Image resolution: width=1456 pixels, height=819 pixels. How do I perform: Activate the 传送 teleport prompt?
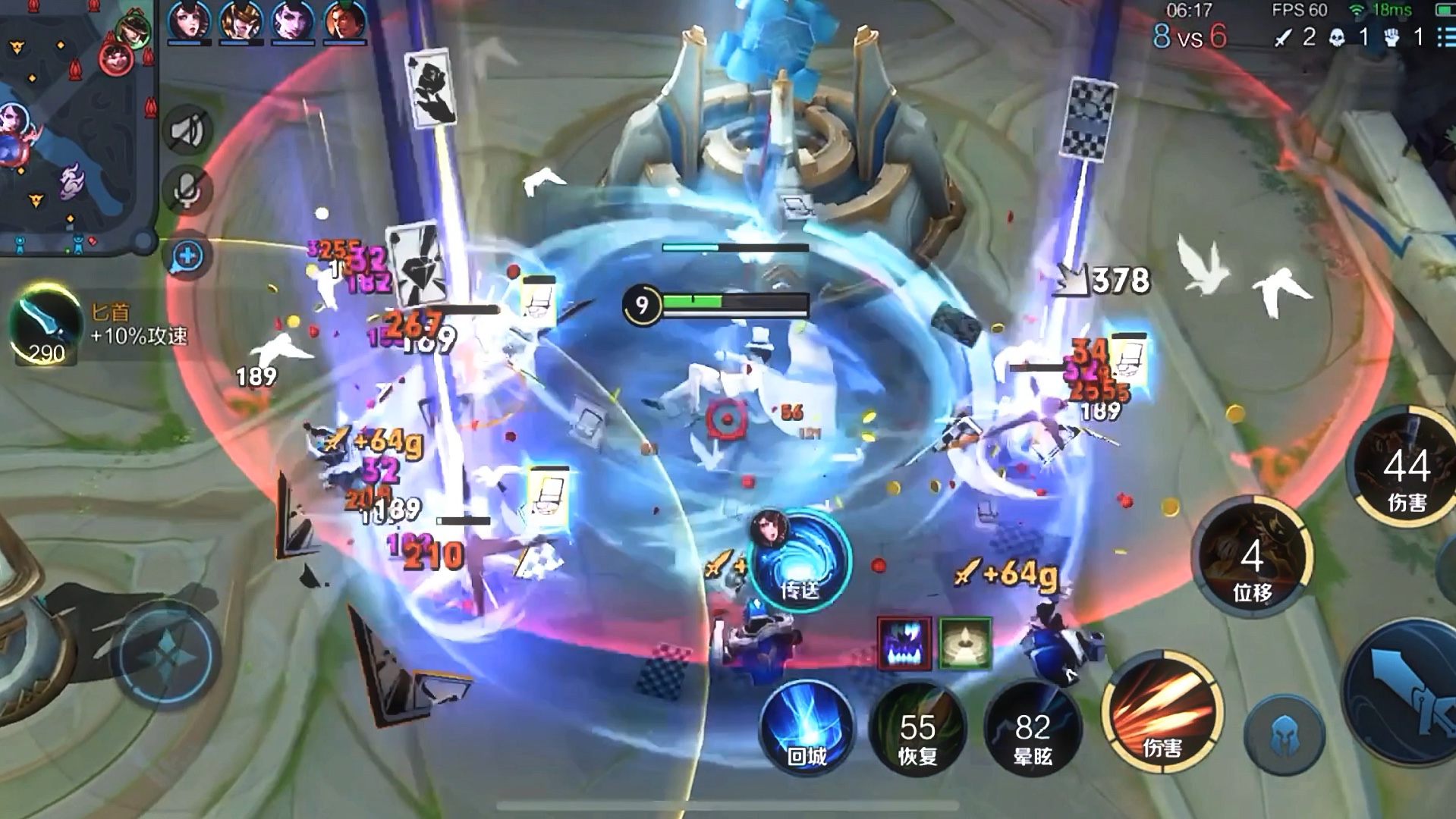[x=800, y=561]
